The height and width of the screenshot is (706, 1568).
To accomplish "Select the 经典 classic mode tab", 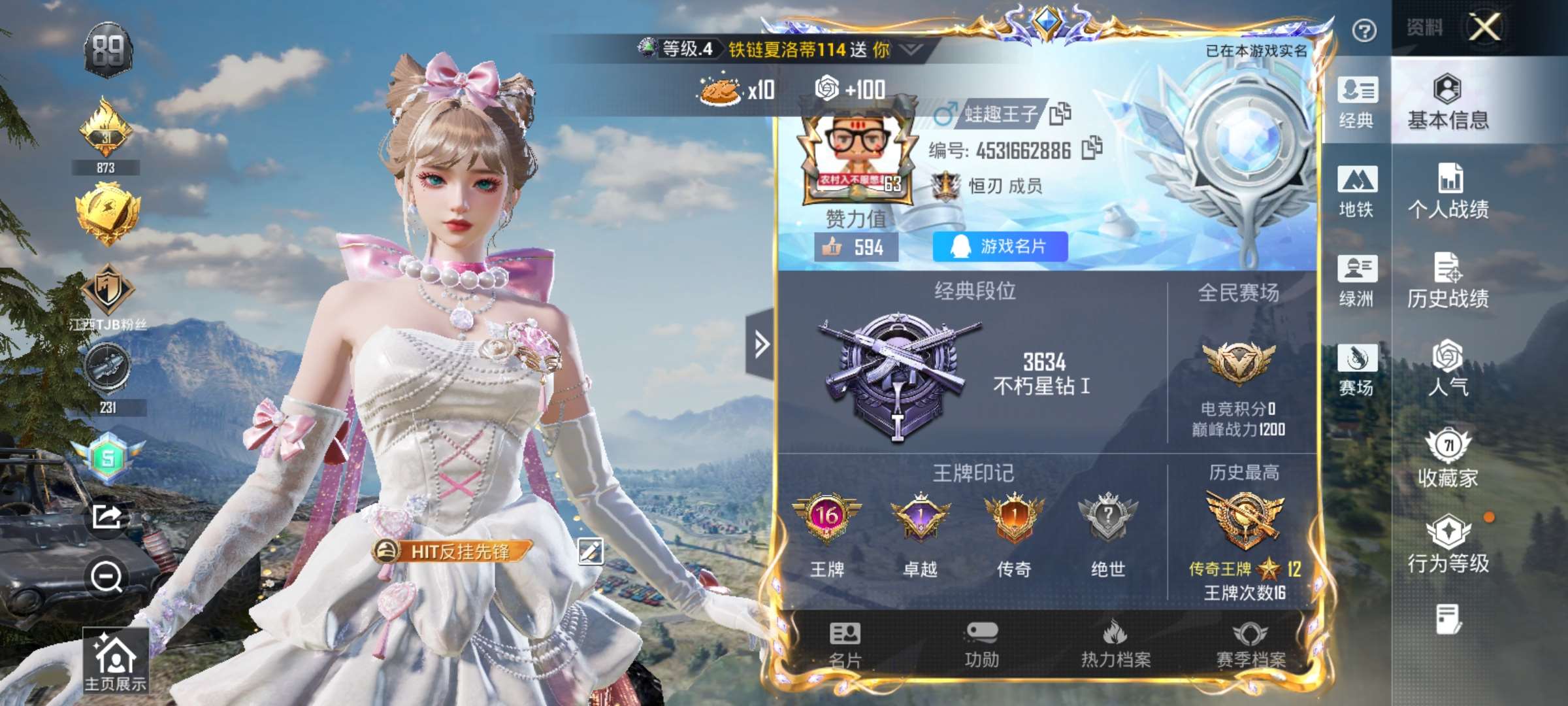I will [1357, 102].
